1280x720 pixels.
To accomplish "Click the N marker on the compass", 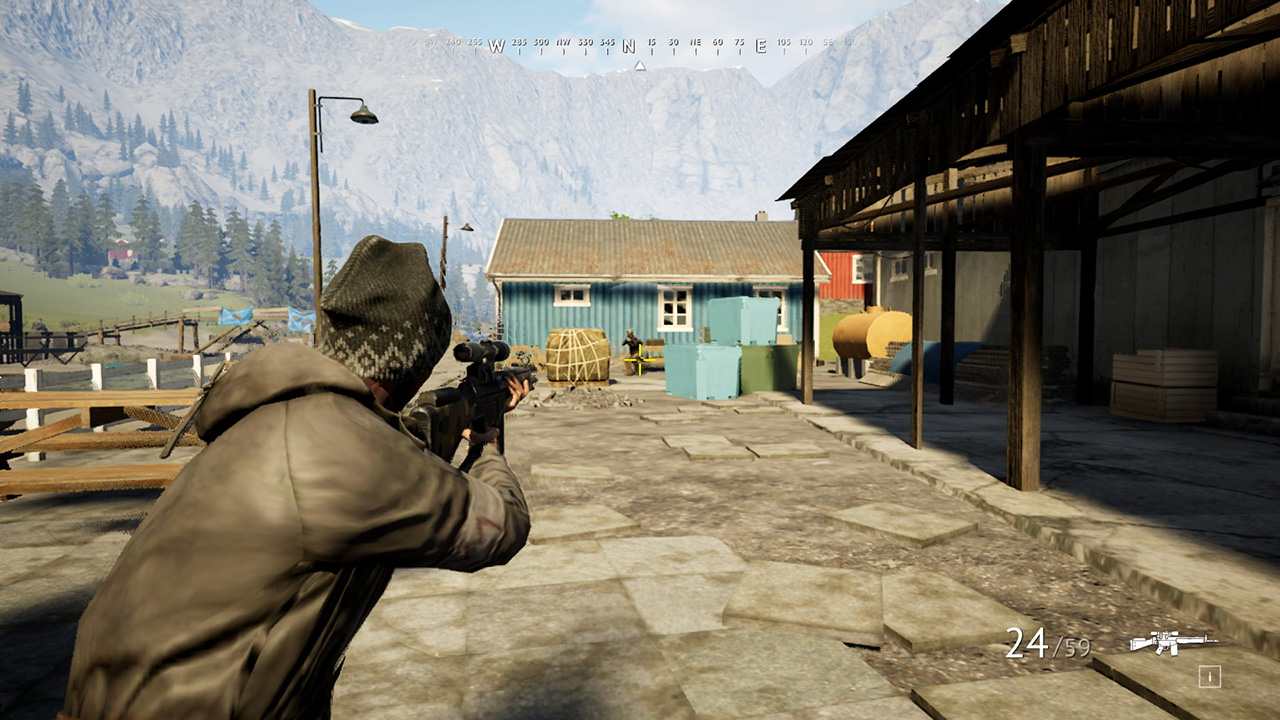I will click(629, 45).
